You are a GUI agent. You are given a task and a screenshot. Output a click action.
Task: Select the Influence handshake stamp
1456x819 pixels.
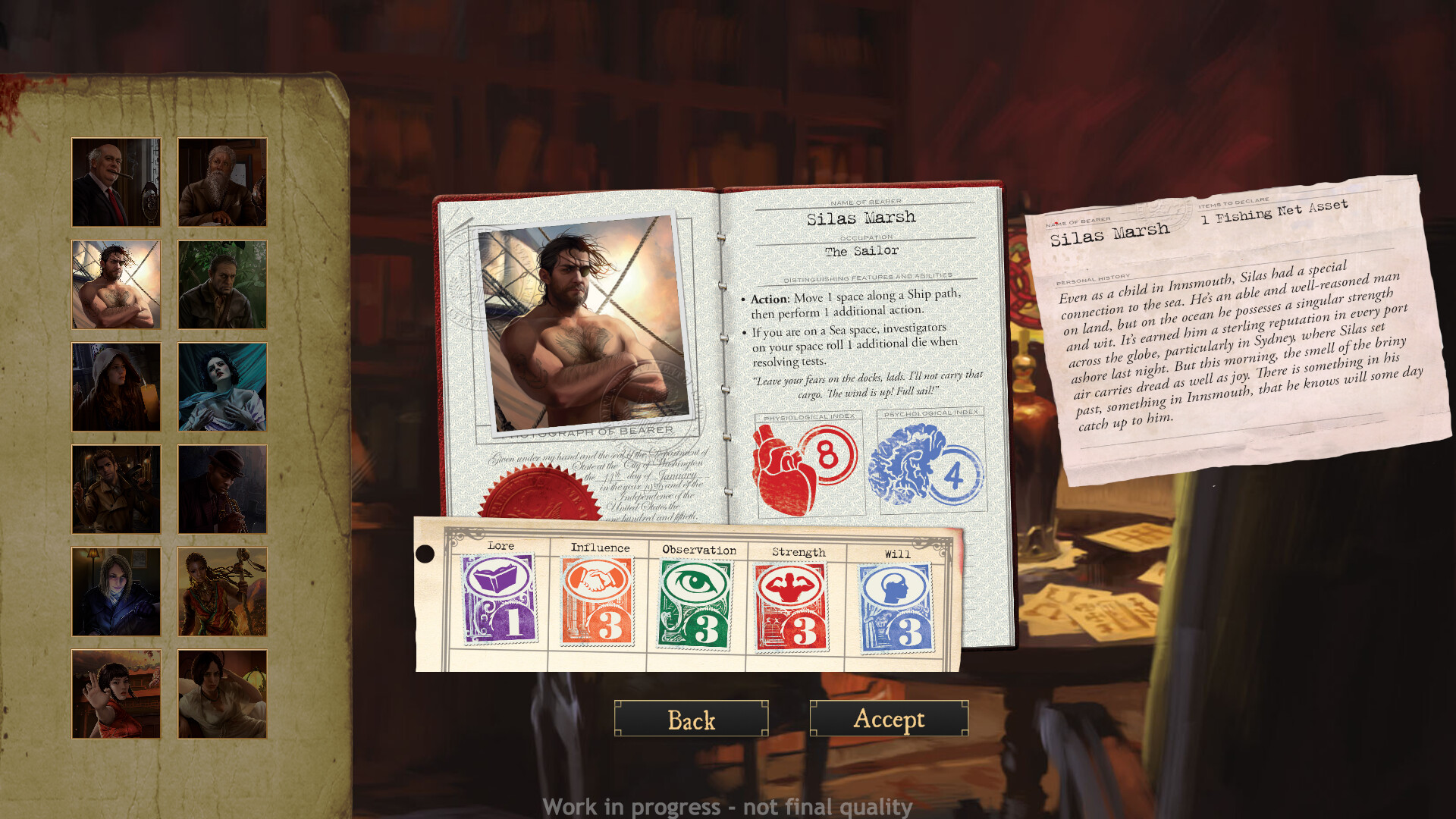(x=597, y=603)
